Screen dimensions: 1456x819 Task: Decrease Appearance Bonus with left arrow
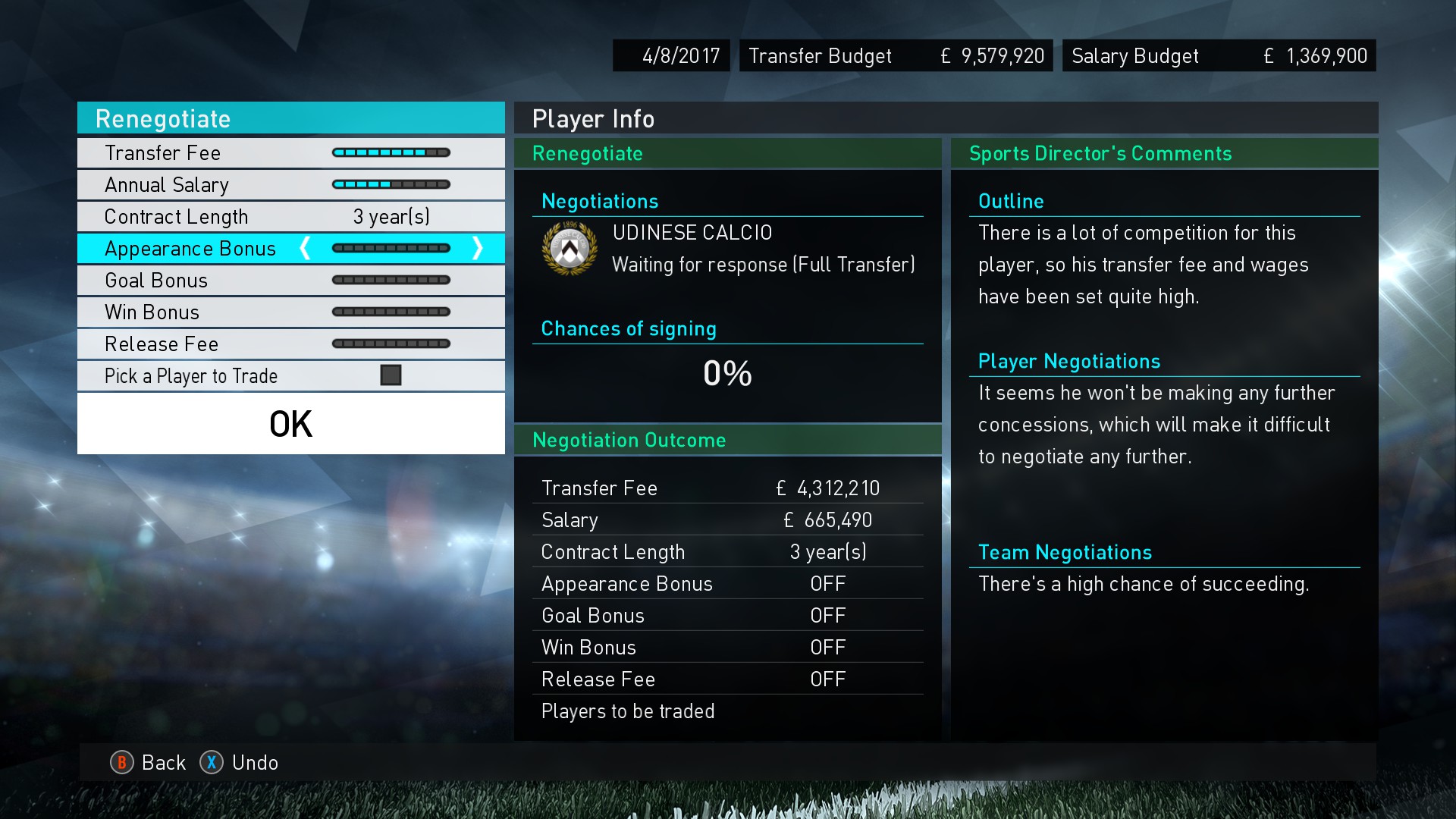[x=305, y=248]
